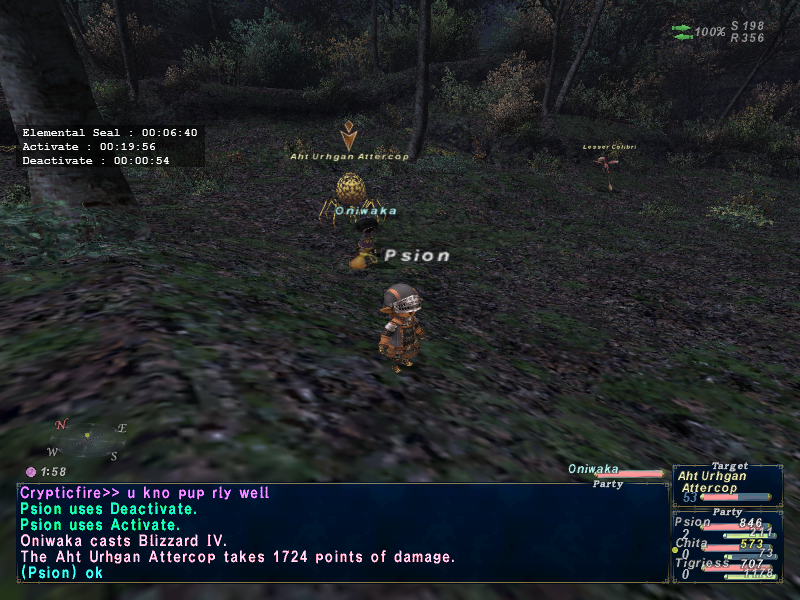
Task: Select the Aht Urhgan Attercop target marker
Action: click(x=349, y=135)
